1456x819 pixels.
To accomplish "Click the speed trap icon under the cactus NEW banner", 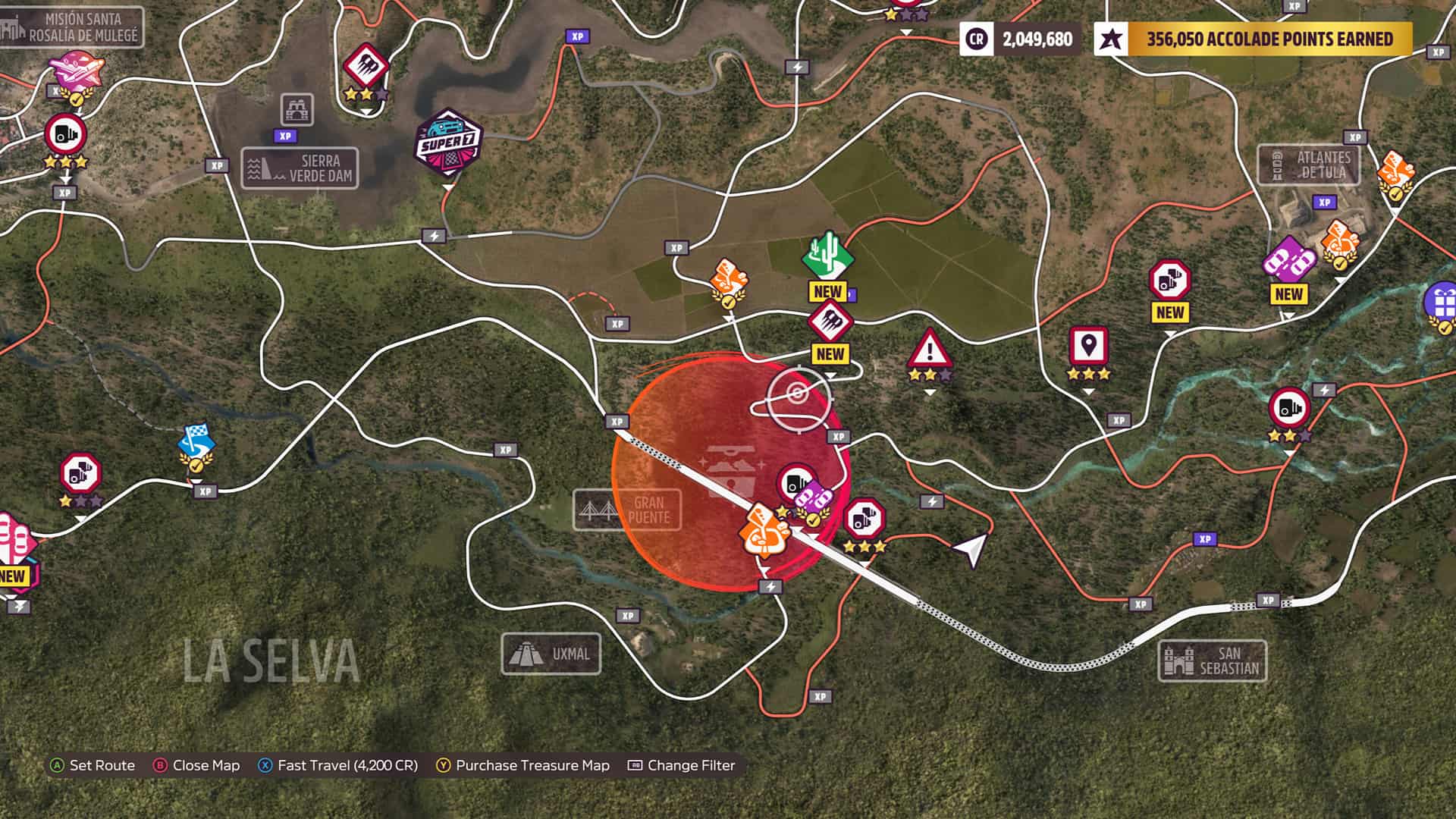I will coord(831,322).
